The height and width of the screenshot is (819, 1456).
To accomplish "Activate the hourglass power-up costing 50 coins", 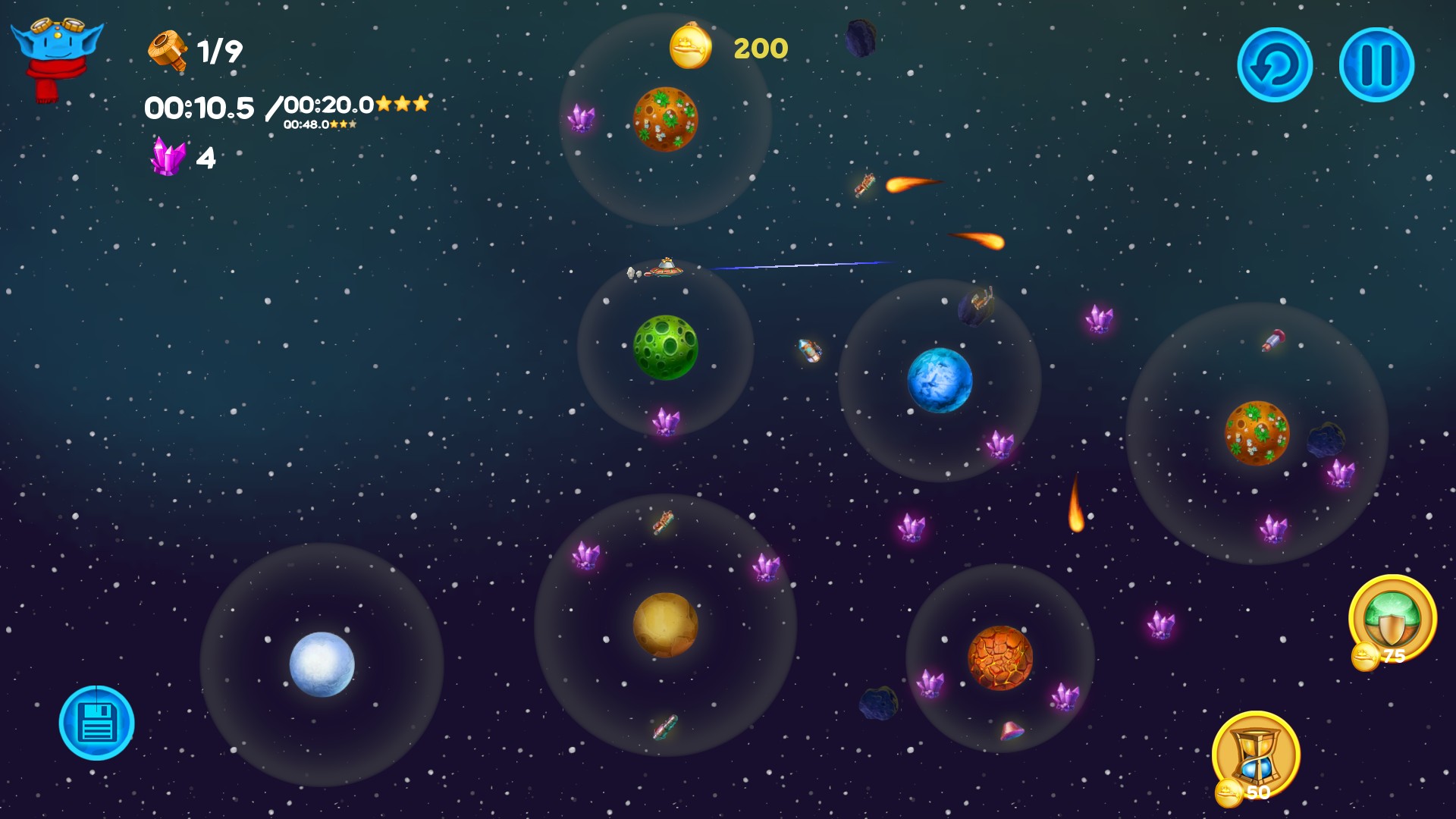I will (1257, 755).
